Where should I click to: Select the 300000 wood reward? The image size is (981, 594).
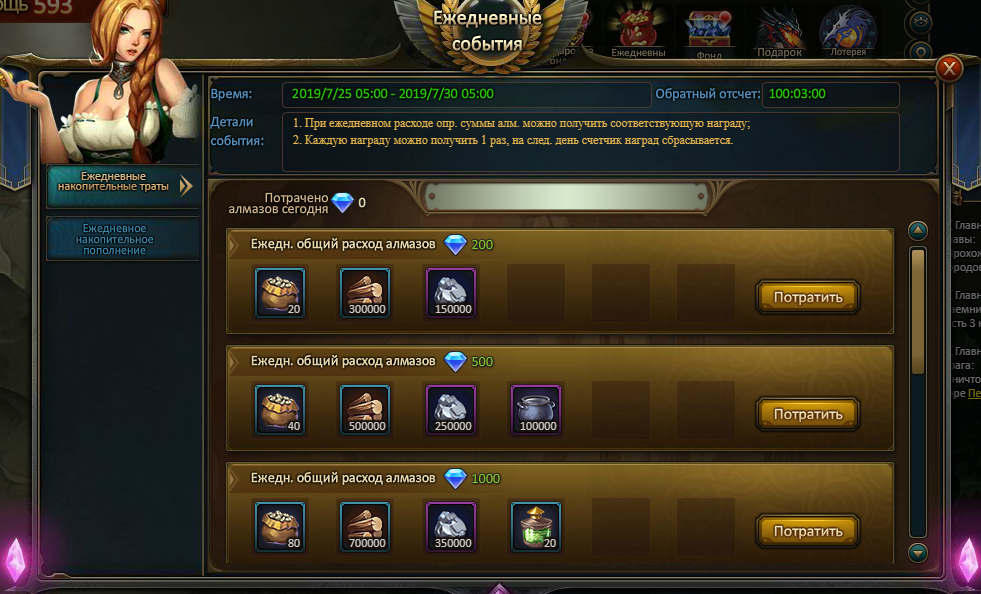(x=365, y=292)
